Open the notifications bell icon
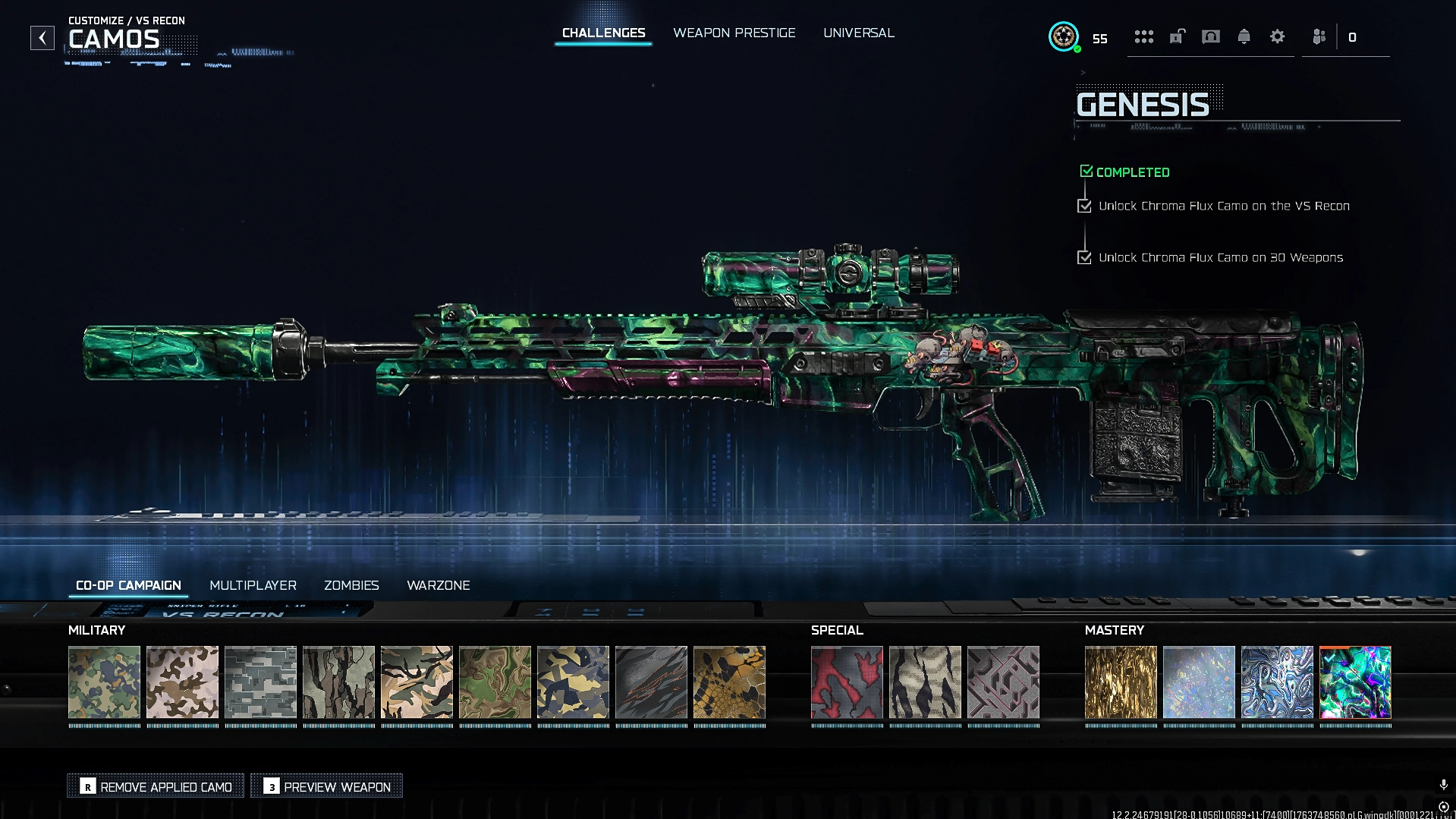This screenshot has width=1456, height=819. [1244, 36]
